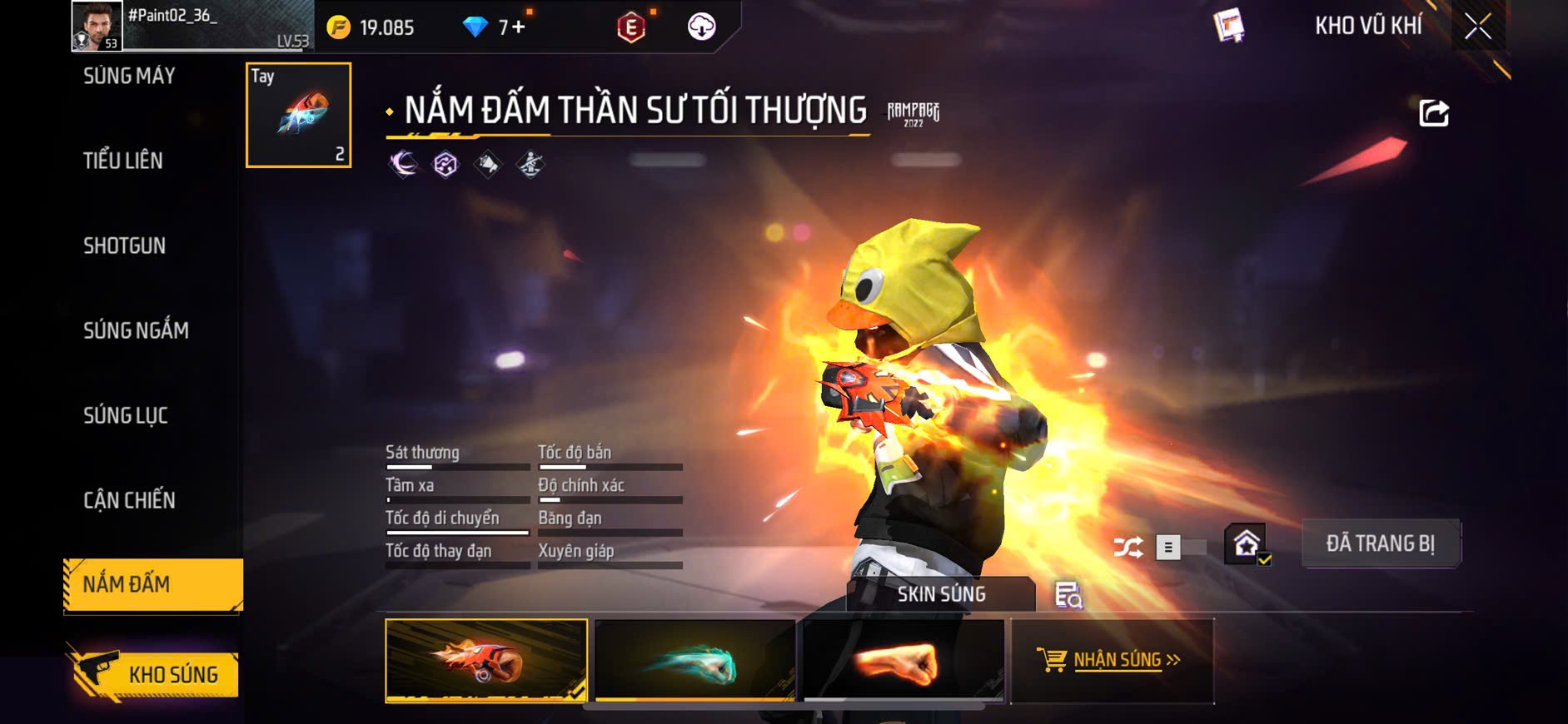Select the teal glowing fist skin

click(695, 661)
